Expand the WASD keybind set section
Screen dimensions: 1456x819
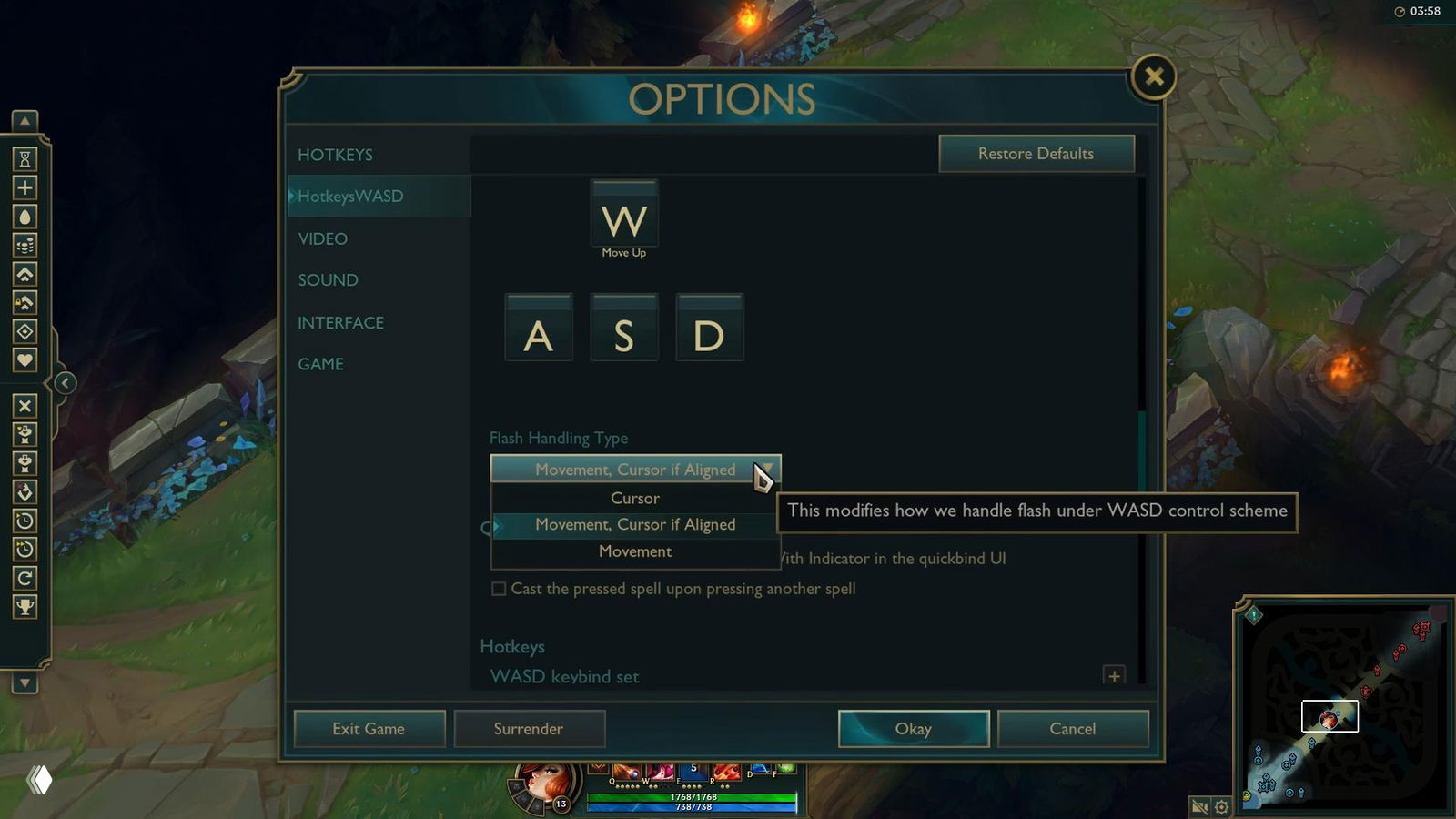tap(1114, 675)
